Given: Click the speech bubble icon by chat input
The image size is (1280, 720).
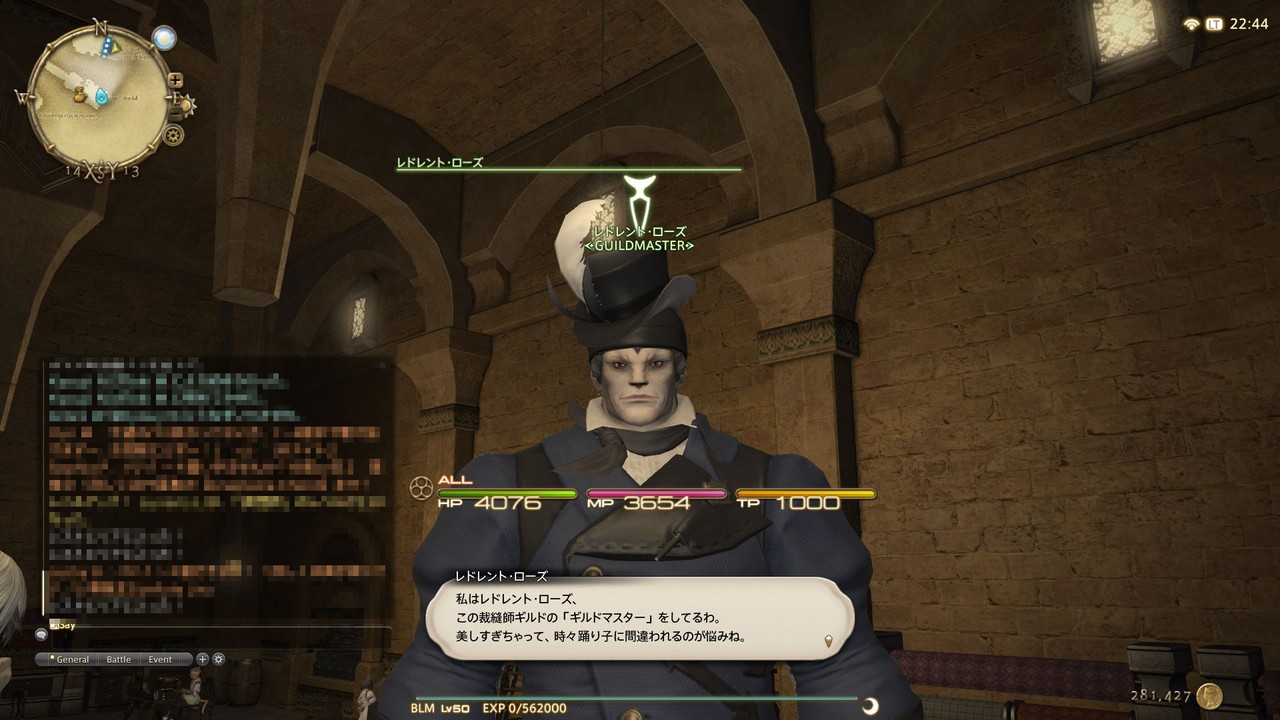Looking at the screenshot, I should tap(41, 635).
